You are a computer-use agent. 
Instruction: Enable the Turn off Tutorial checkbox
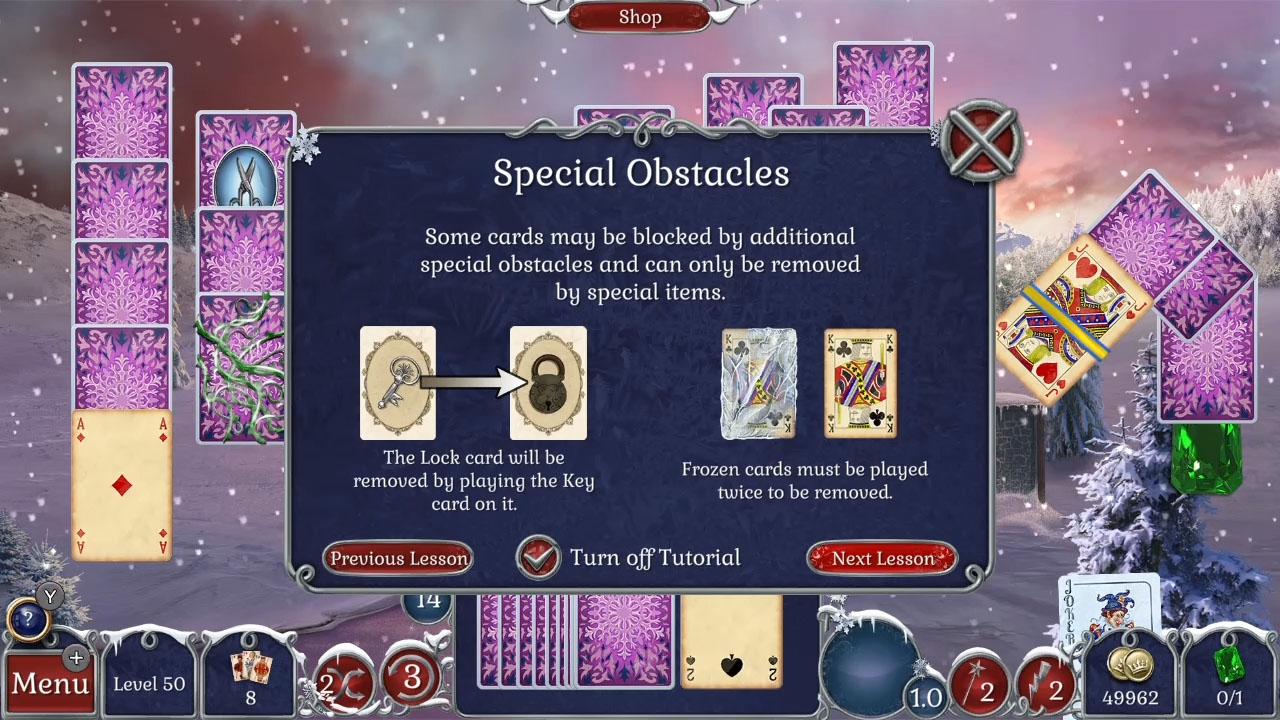tap(539, 558)
